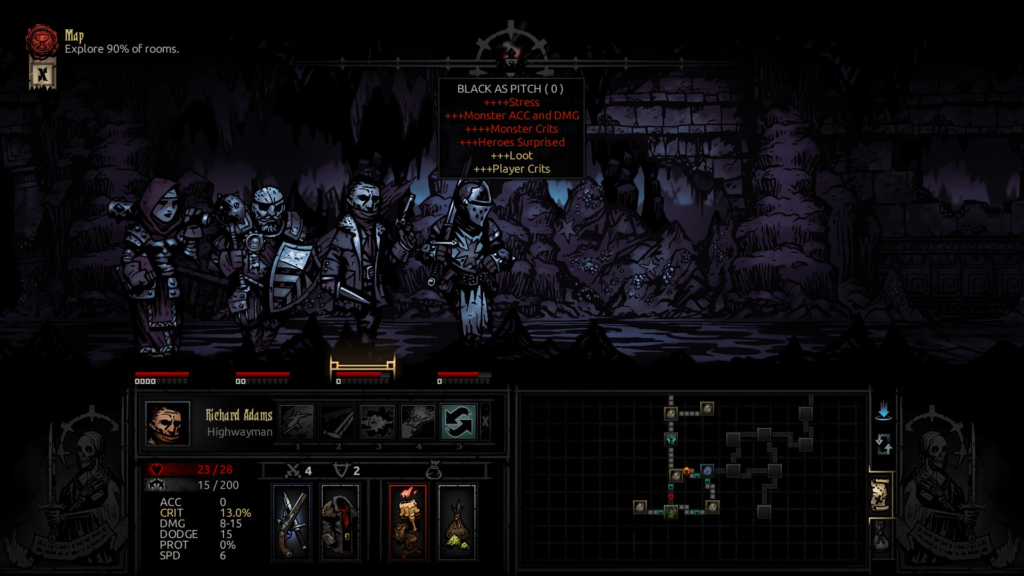Click the quest banner with X
Screen dimensions: 1024x576
(42, 75)
